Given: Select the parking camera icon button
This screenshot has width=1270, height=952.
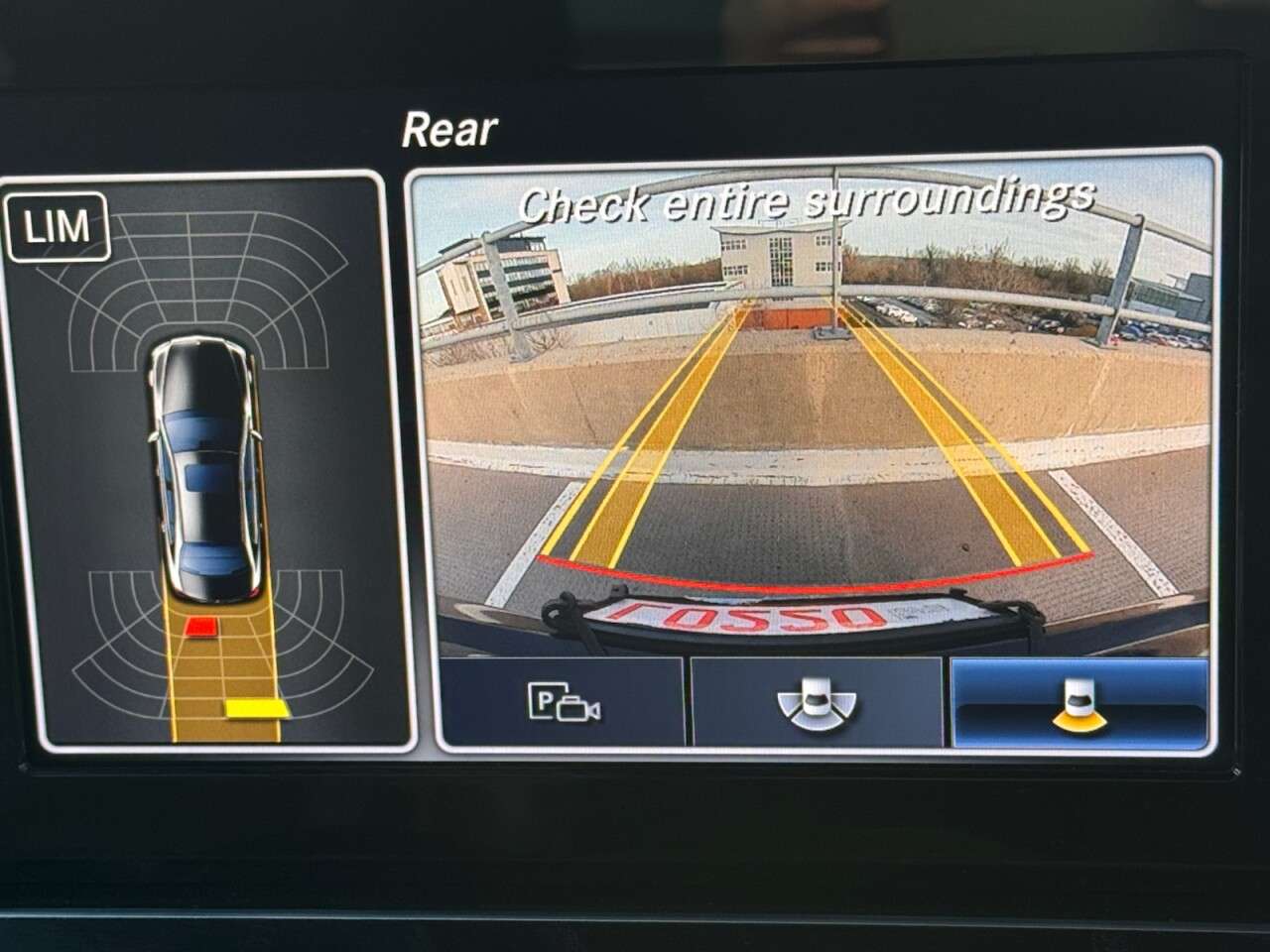Looking at the screenshot, I should click(x=563, y=701).
